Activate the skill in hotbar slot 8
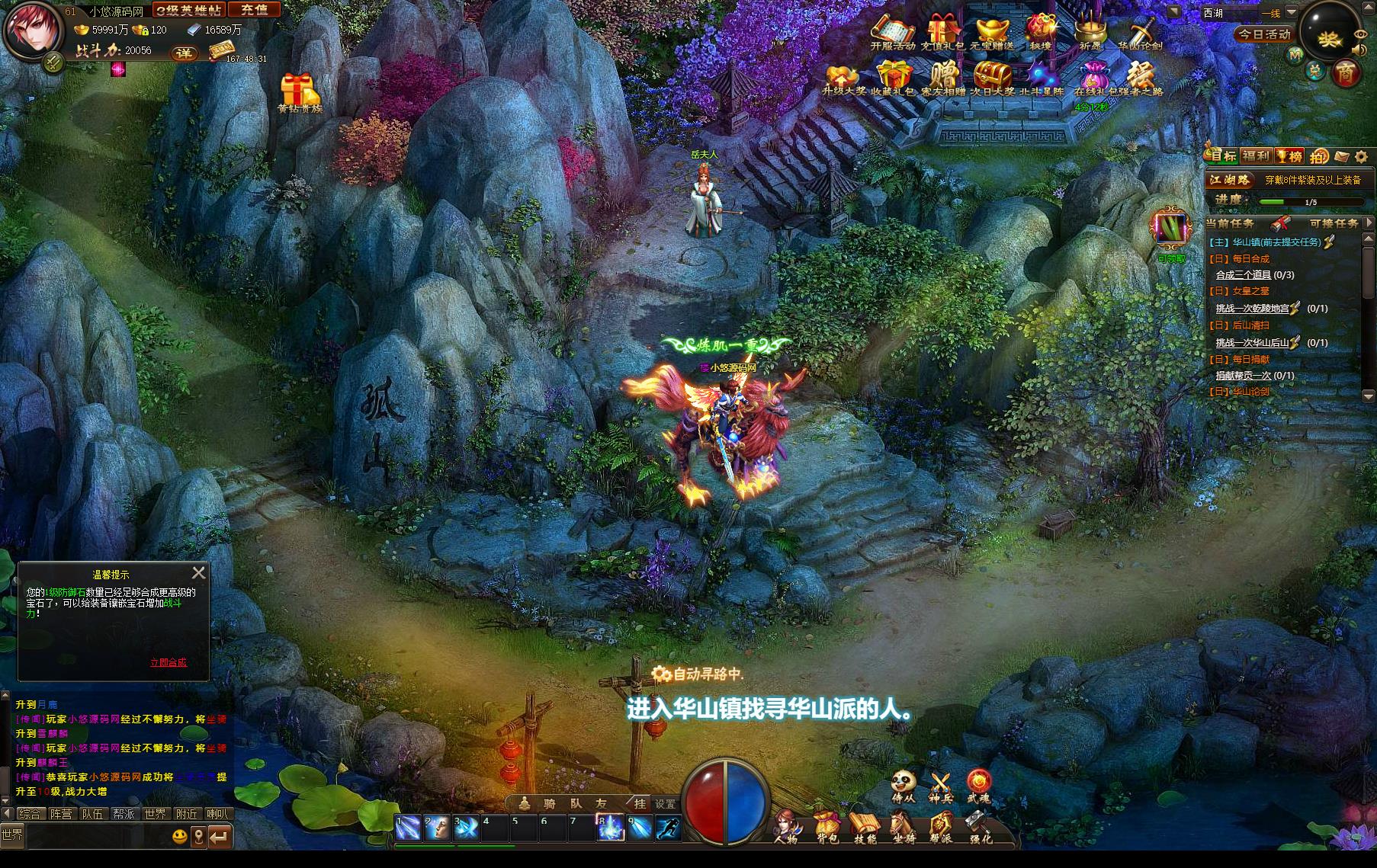The height and width of the screenshot is (868, 1377). pos(609,828)
